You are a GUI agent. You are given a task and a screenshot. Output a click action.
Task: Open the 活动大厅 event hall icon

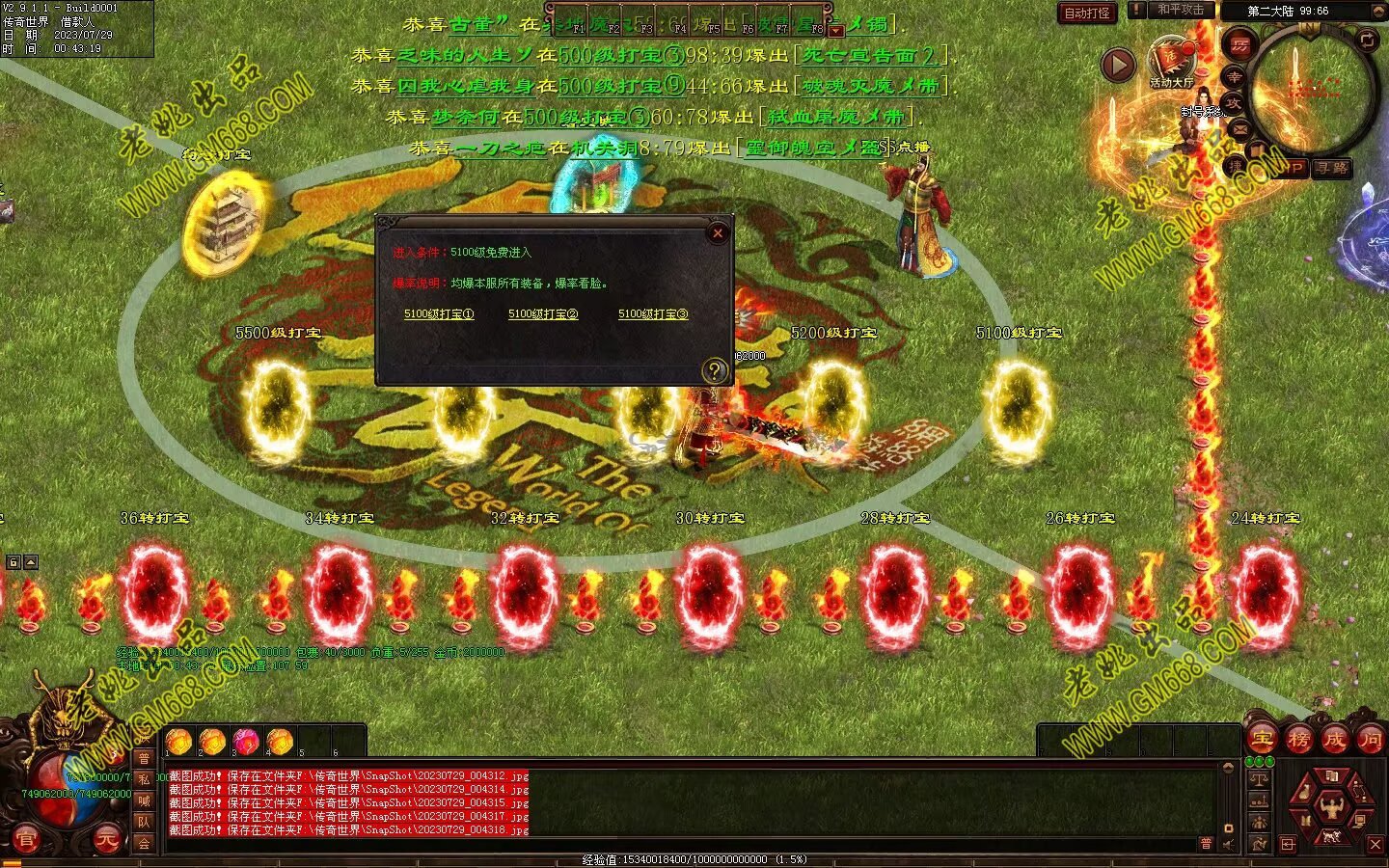[x=1171, y=60]
